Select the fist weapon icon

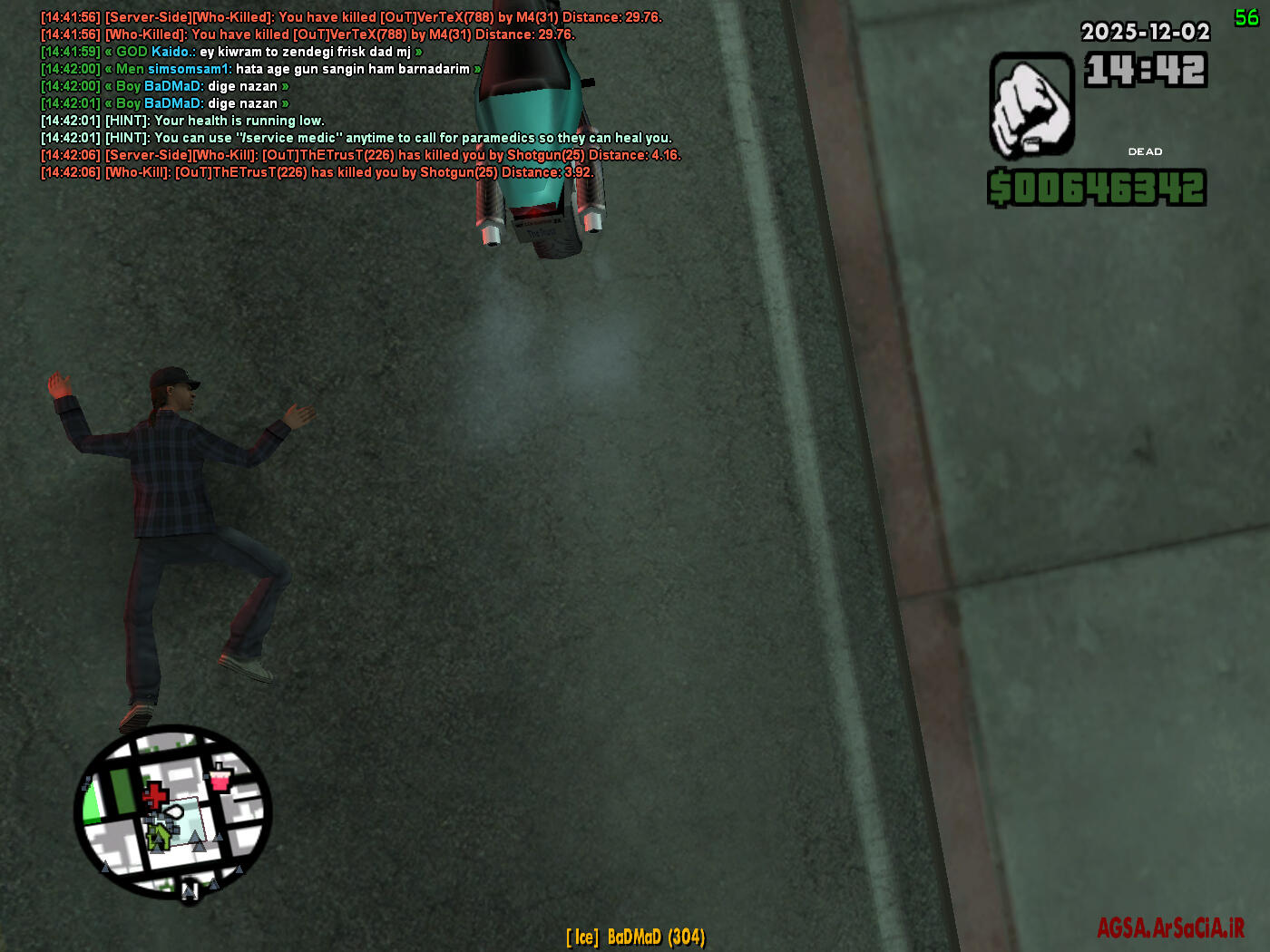[1031, 105]
